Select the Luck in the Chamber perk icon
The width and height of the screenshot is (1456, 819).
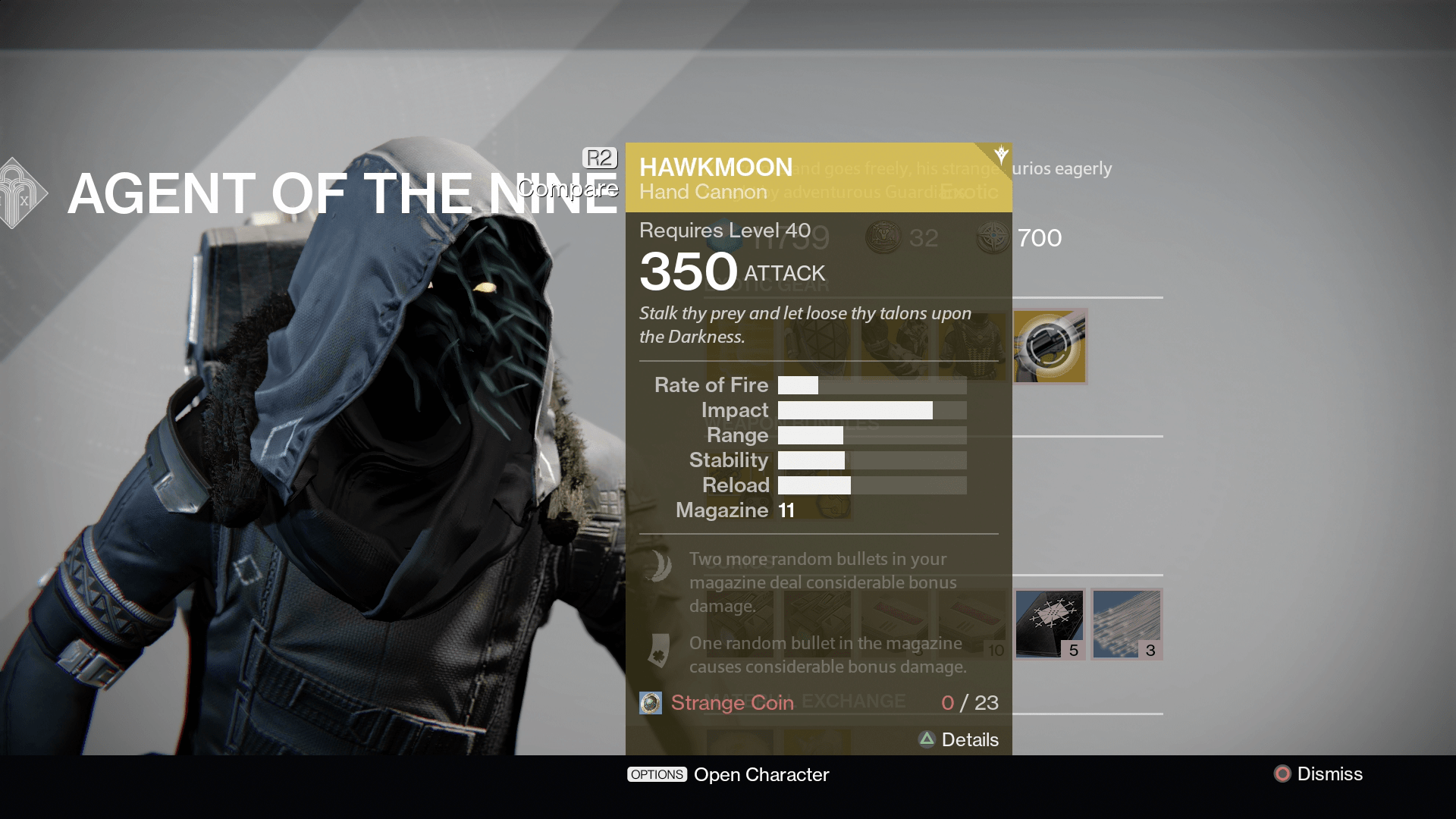point(659,651)
